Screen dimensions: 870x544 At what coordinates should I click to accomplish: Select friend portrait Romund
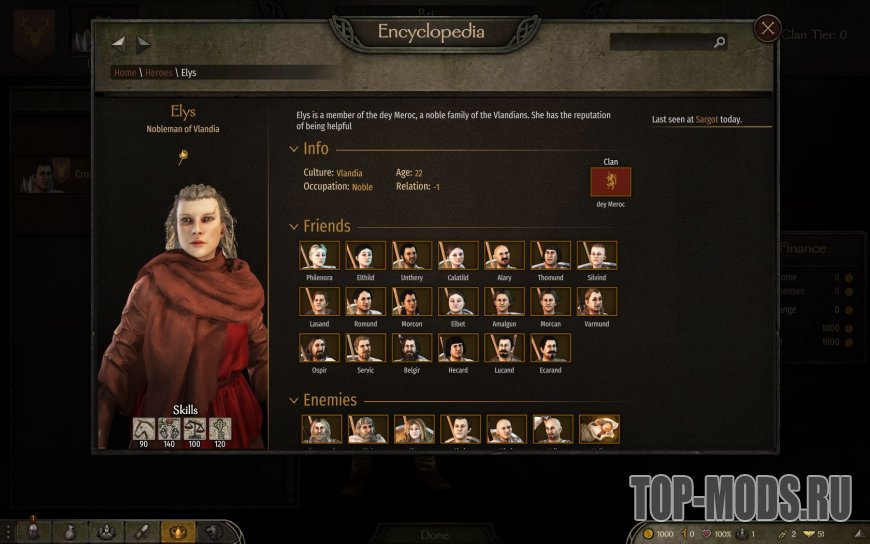pyautogui.click(x=365, y=302)
